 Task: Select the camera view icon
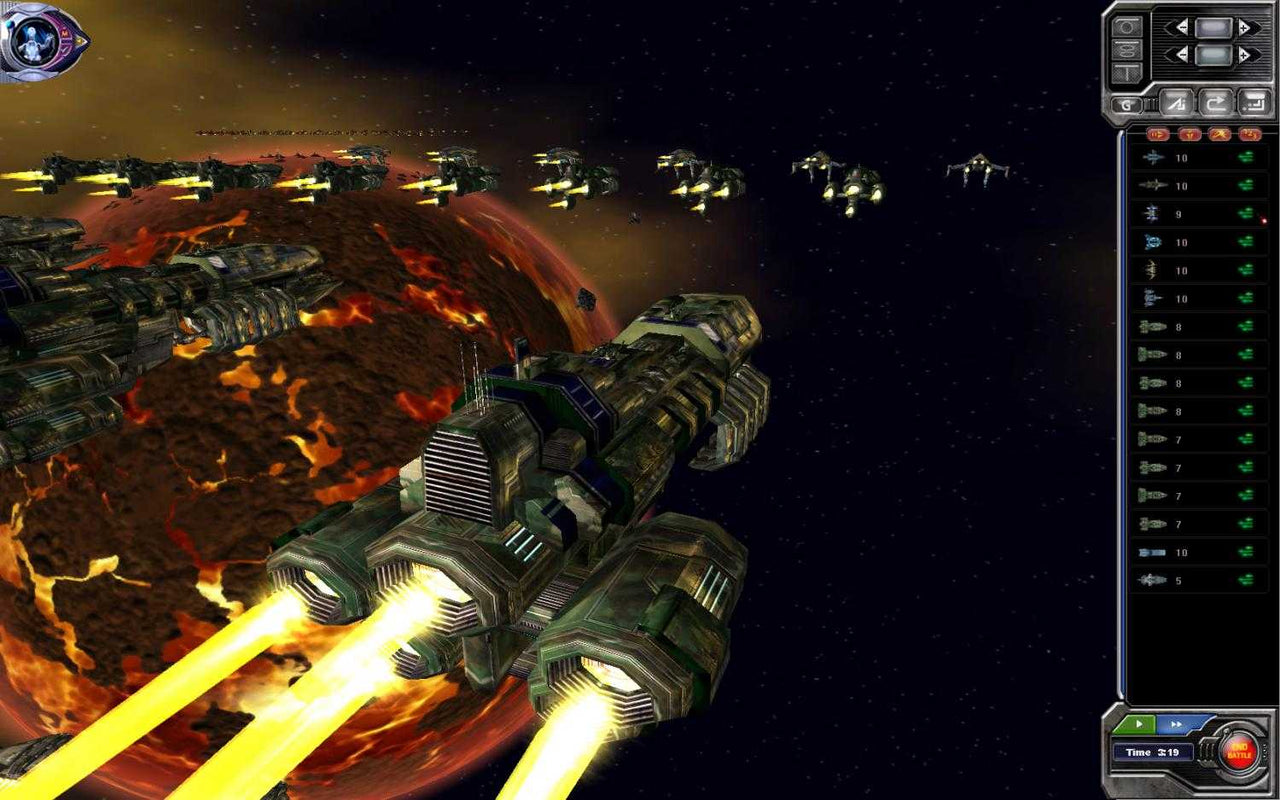(x=1124, y=26)
